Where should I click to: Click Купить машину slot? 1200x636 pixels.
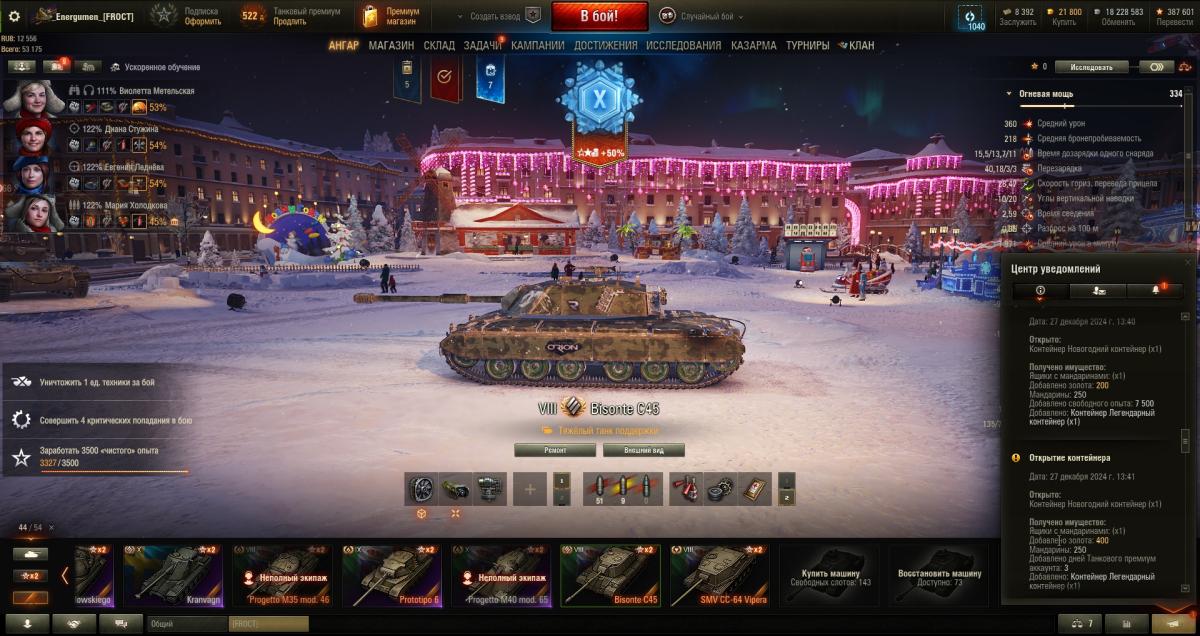click(829, 575)
